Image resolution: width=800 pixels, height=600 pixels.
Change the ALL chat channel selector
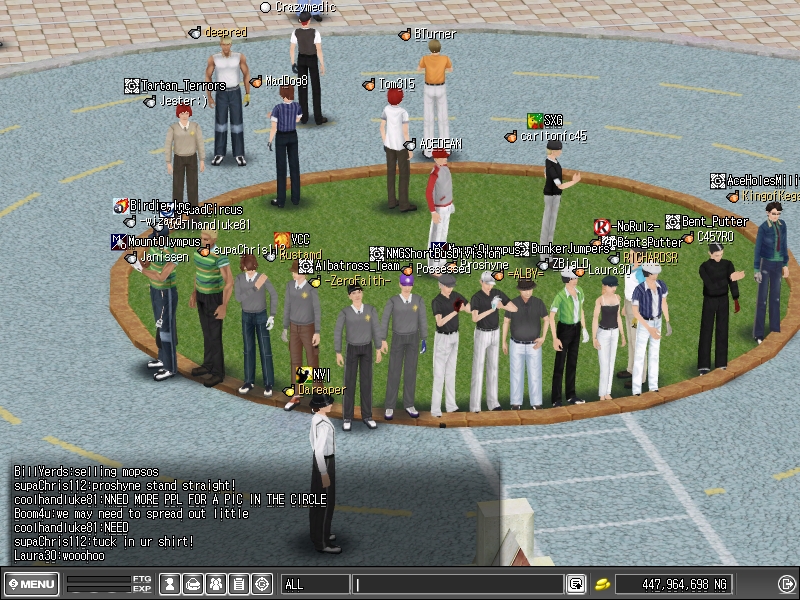tap(314, 584)
